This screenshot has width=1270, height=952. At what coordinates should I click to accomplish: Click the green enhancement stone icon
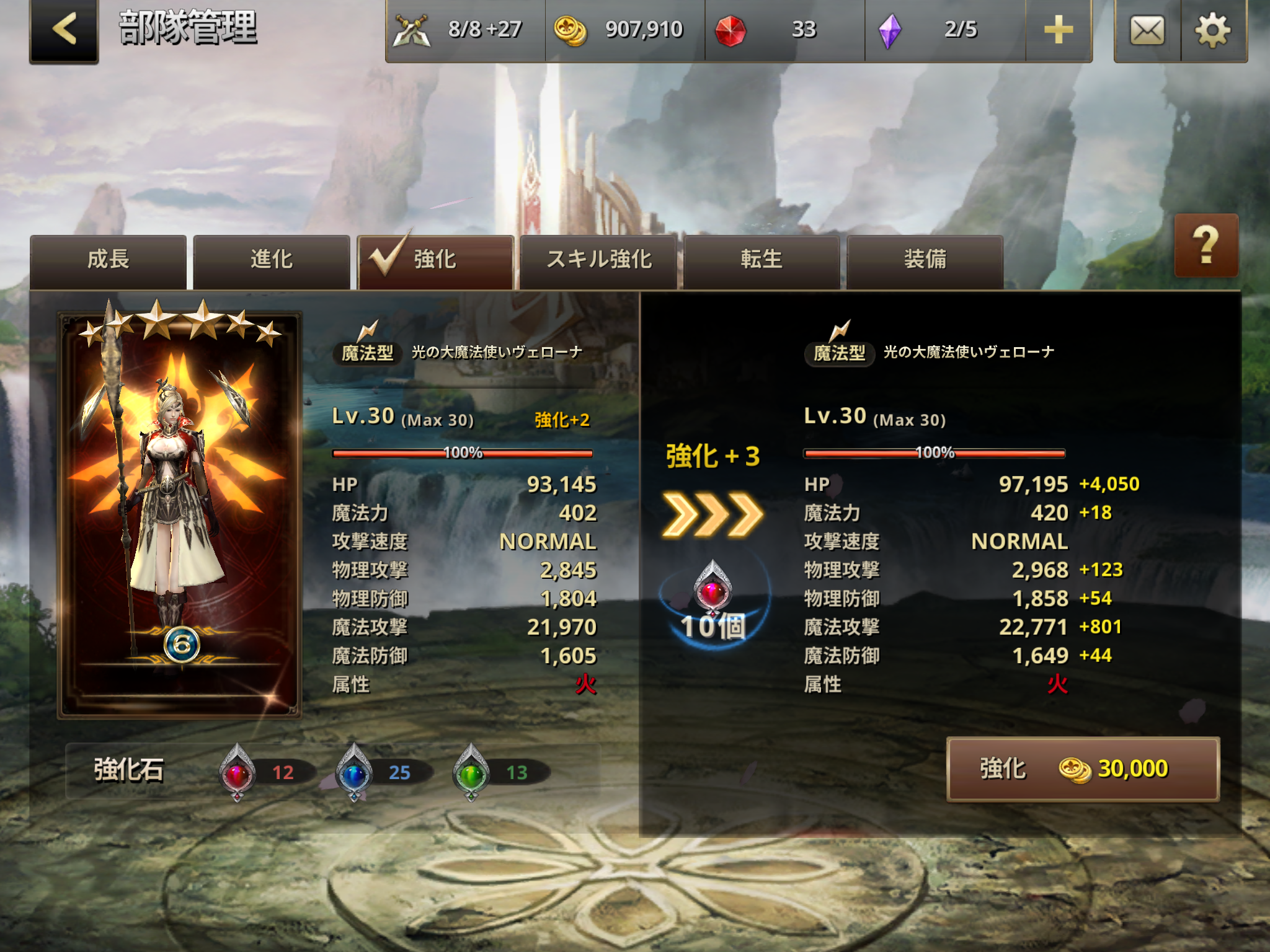click(471, 772)
